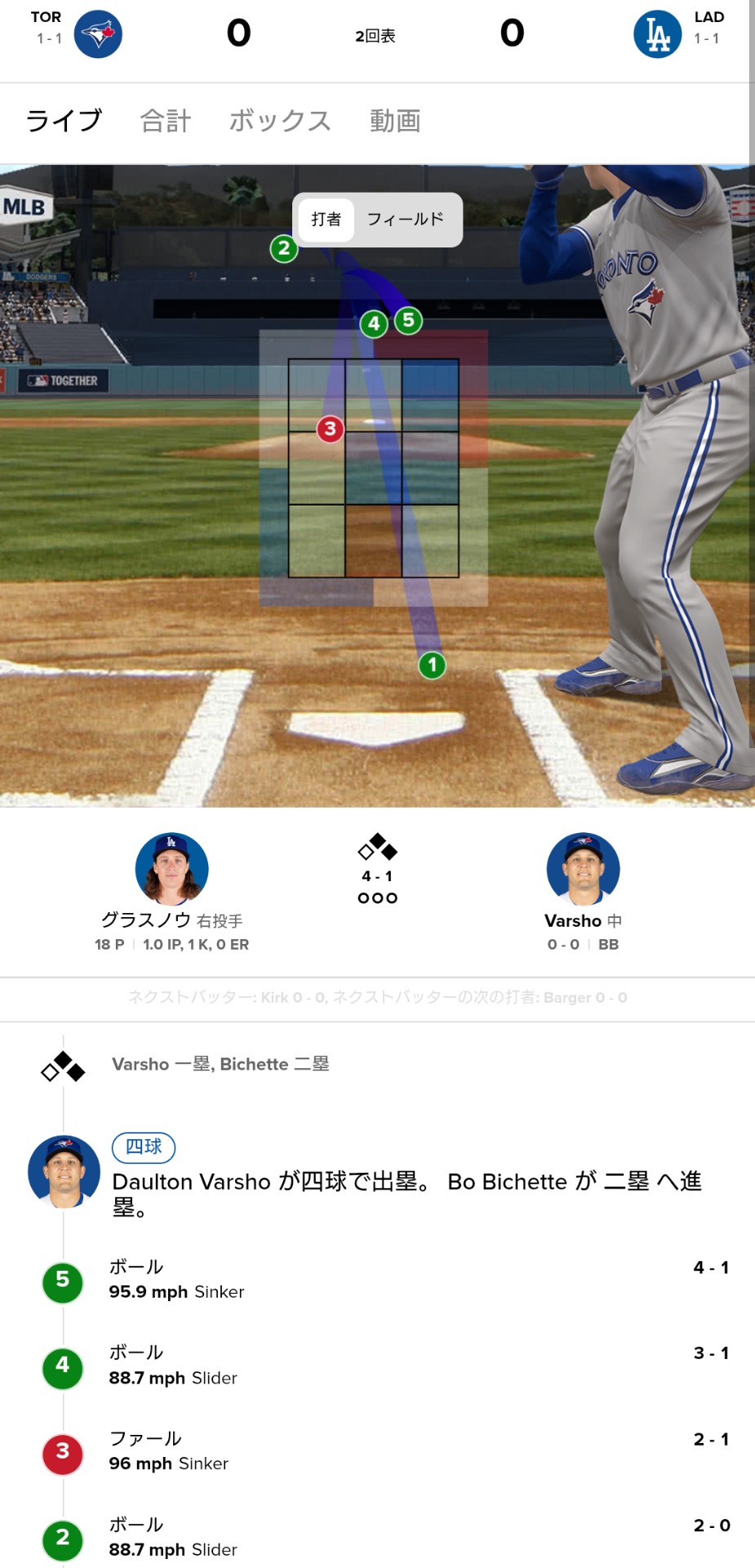Image resolution: width=755 pixels, height=1568 pixels.
Task: Click red pitch marker 3
Action: click(x=330, y=429)
